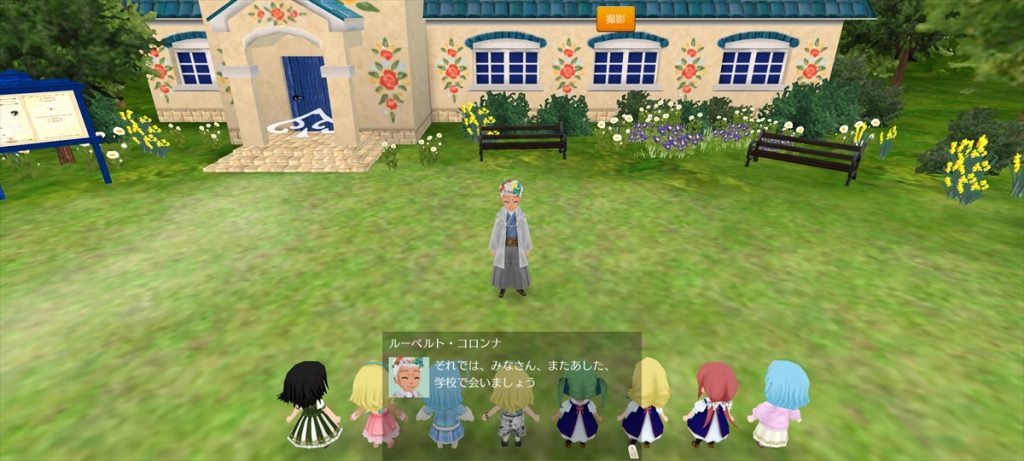Screen dimensions: 1024x461
Task: Tap the orange 撮影 photo button
Action: (615, 19)
